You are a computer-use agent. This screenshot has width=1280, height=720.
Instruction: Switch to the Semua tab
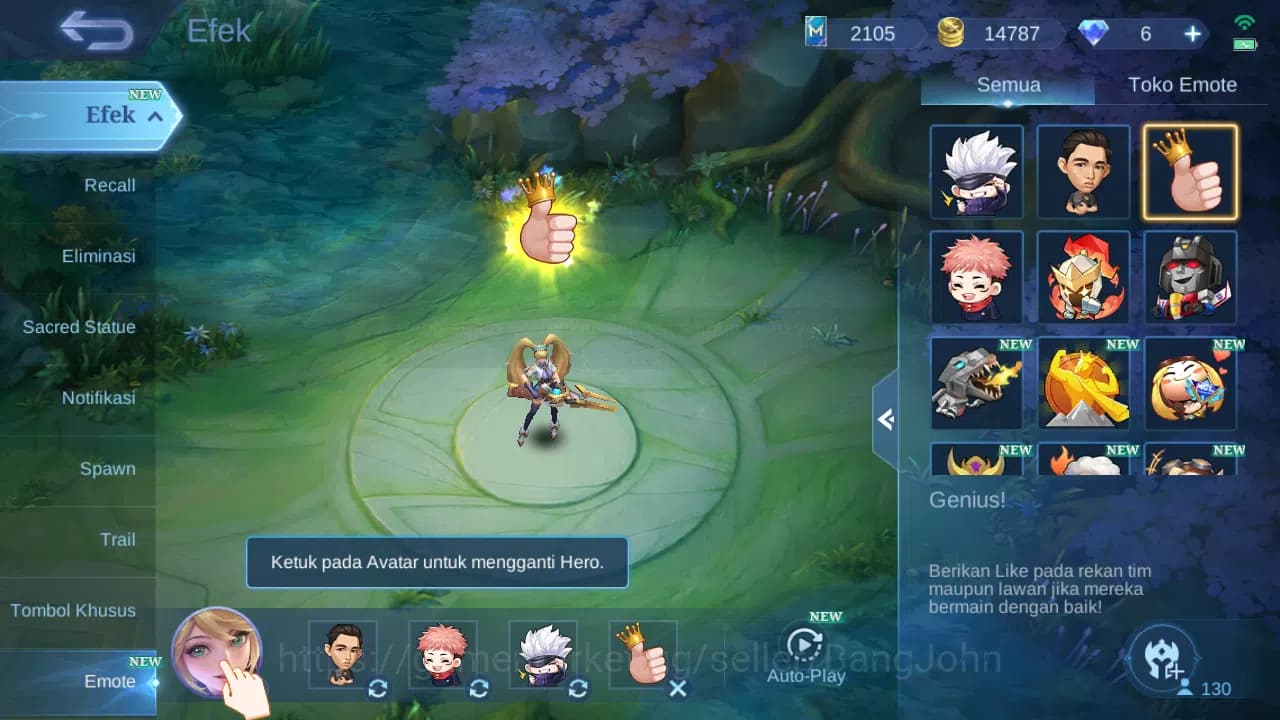click(x=1007, y=85)
